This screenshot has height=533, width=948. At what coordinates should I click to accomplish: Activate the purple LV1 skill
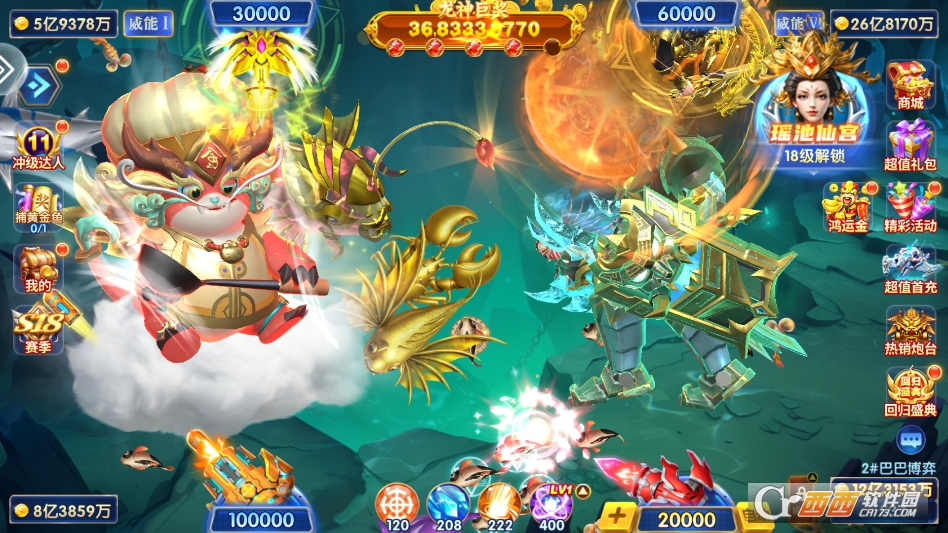[550, 503]
